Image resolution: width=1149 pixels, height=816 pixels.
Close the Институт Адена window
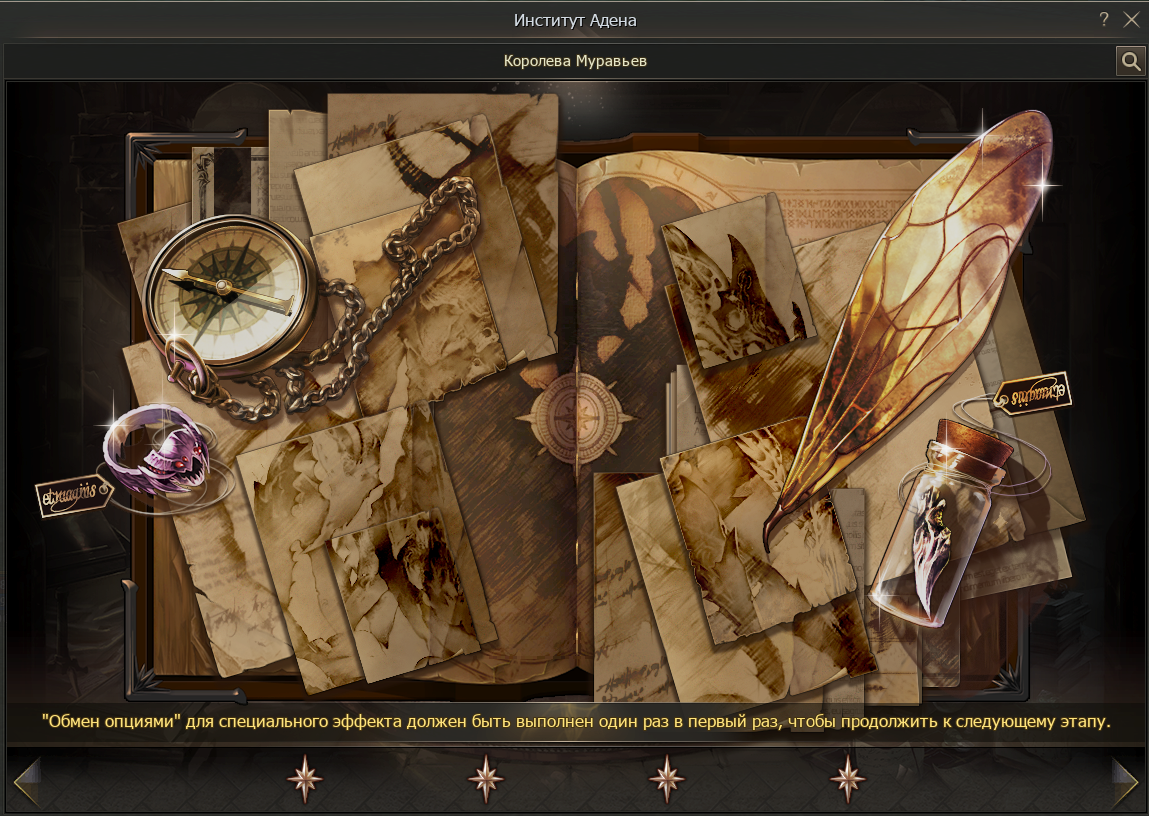pos(1131,20)
